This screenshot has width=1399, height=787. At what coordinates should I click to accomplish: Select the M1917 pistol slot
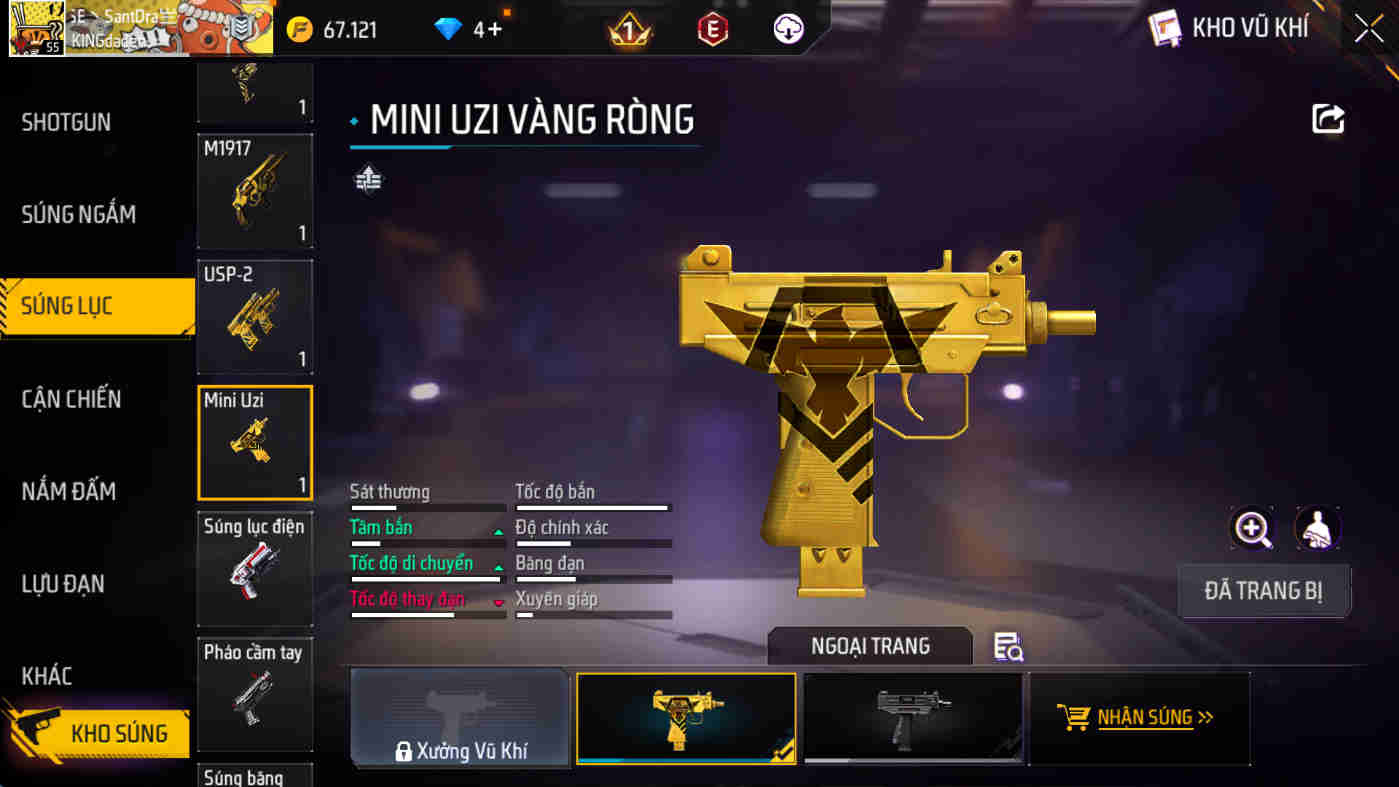click(255, 192)
